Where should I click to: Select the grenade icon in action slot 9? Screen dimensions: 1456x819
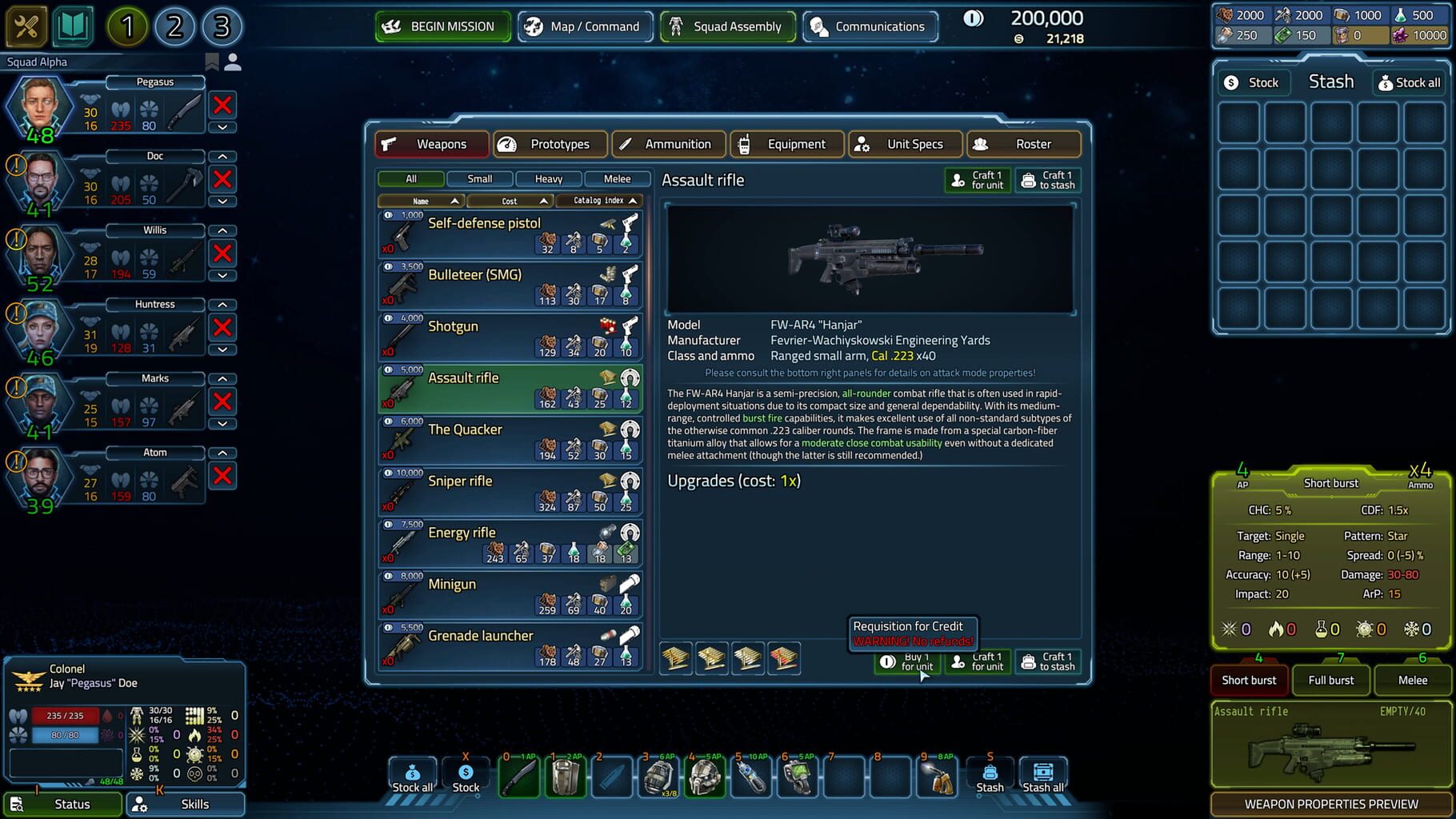tap(936, 774)
